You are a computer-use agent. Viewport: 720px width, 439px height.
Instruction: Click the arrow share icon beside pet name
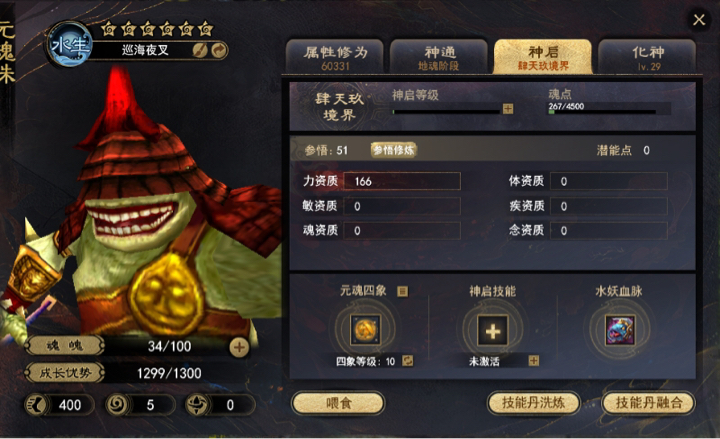coord(217,50)
